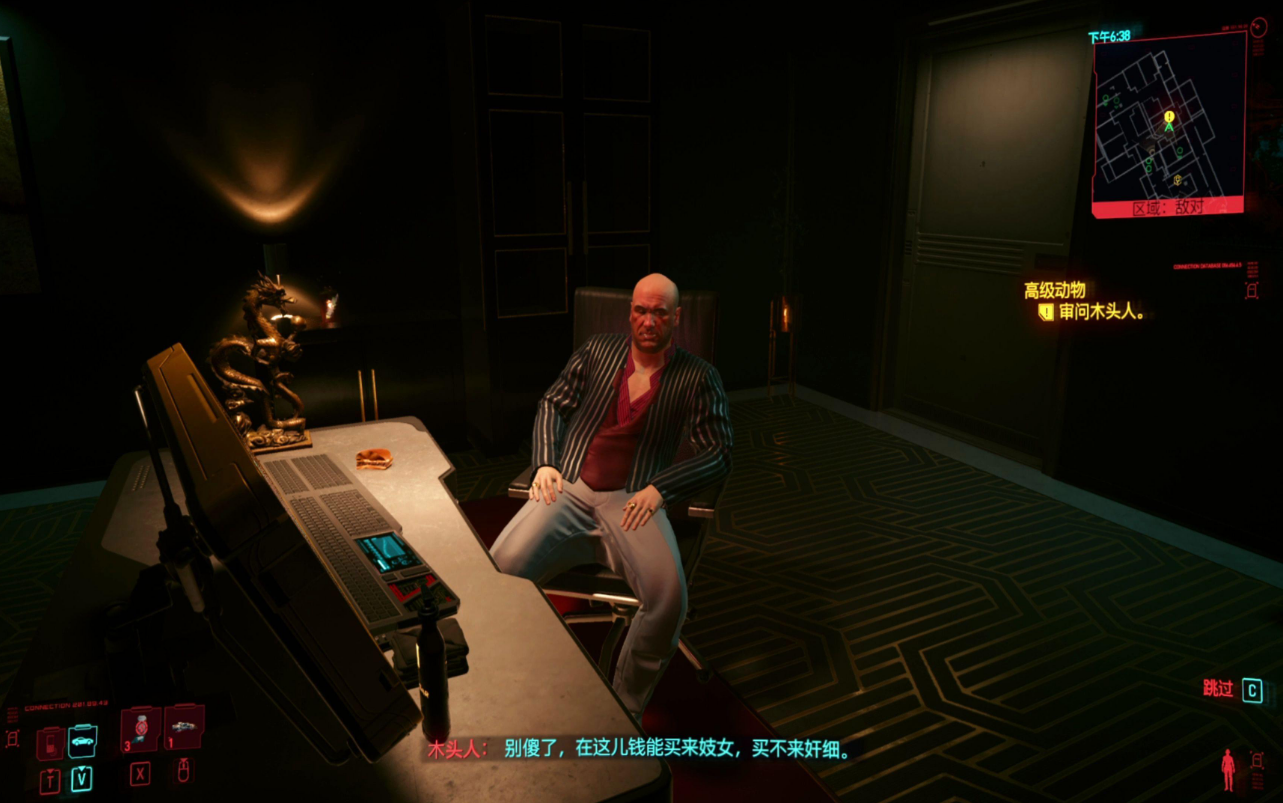Click the red stance figure icon
The height and width of the screenshot is (803, 1283).
(1228, 769)
